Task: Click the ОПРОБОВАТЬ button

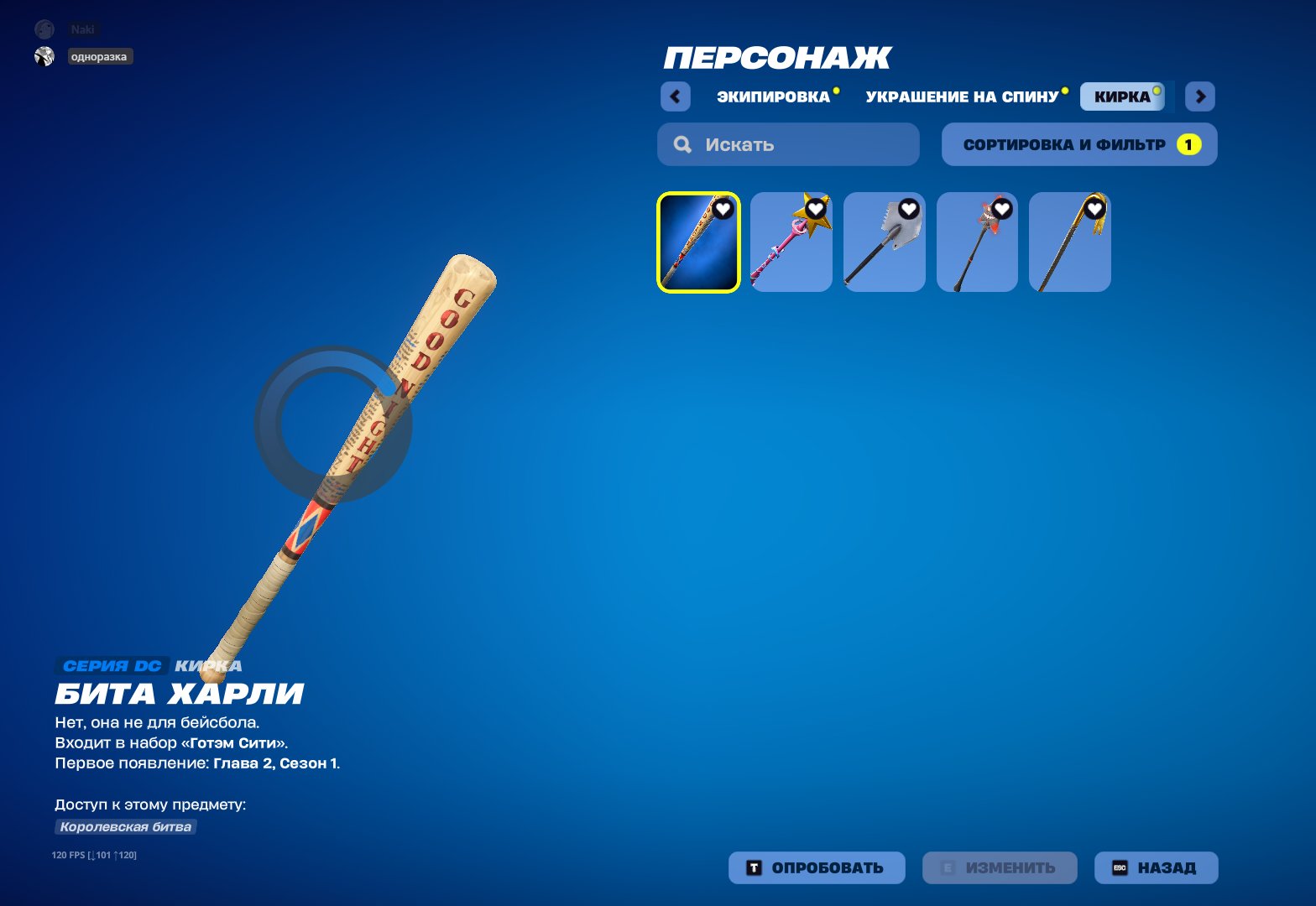Action: [816, 867]
